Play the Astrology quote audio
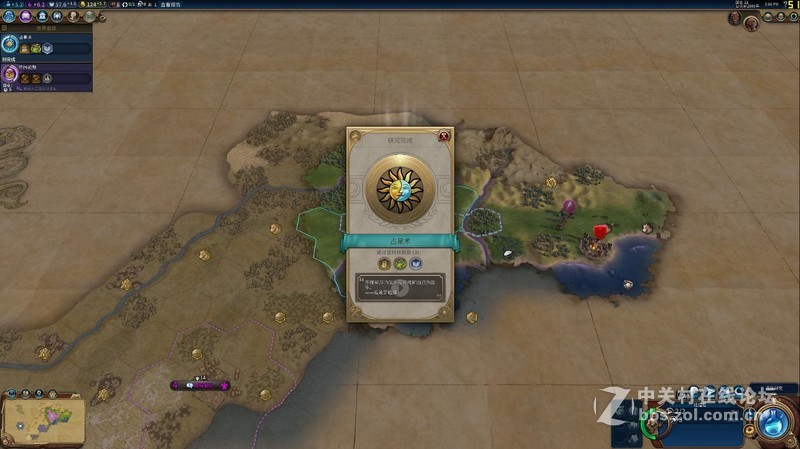Screen dimensions: 800x449 400,291
